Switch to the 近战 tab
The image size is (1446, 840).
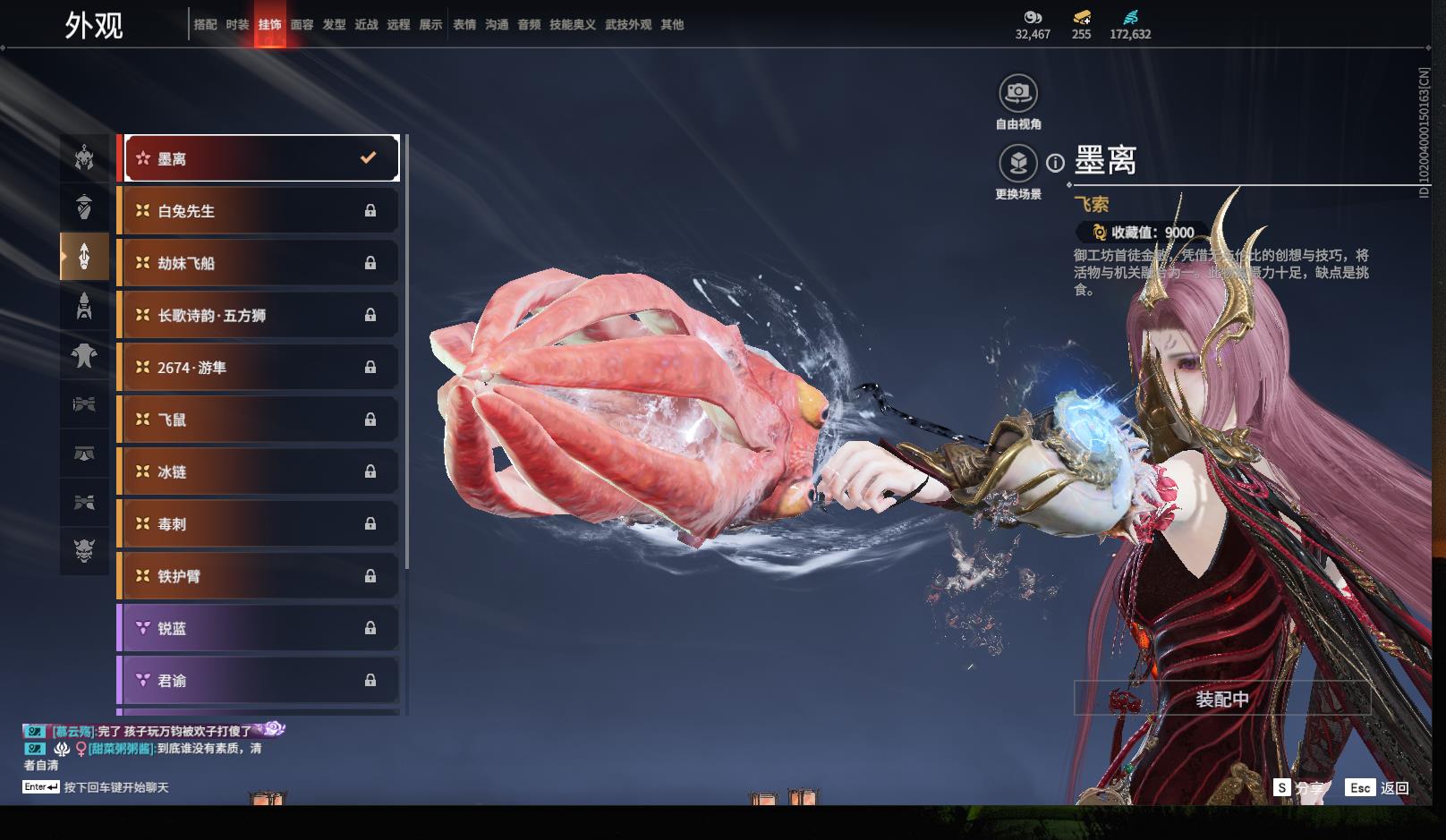tap(366, 25)
